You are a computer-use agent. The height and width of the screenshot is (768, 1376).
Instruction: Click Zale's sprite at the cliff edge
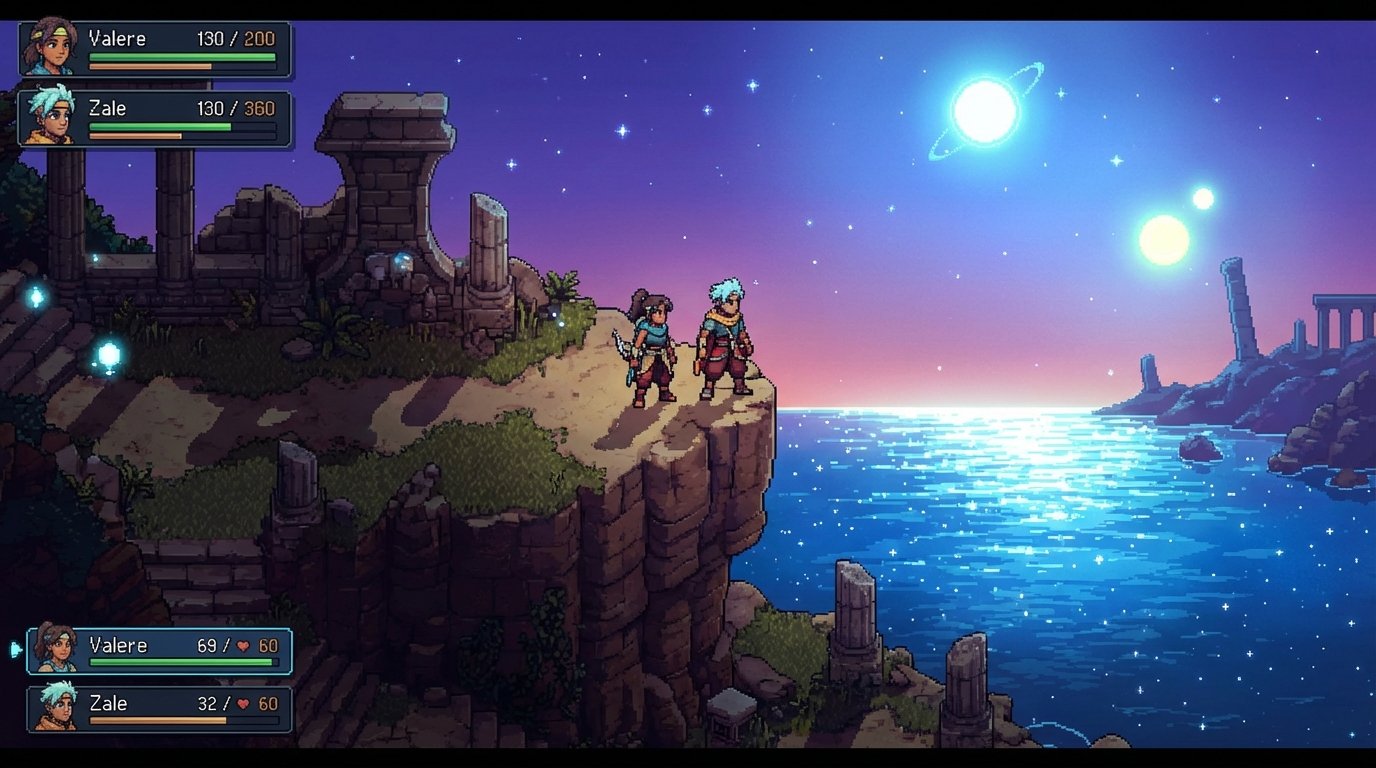tap(722, 340)
